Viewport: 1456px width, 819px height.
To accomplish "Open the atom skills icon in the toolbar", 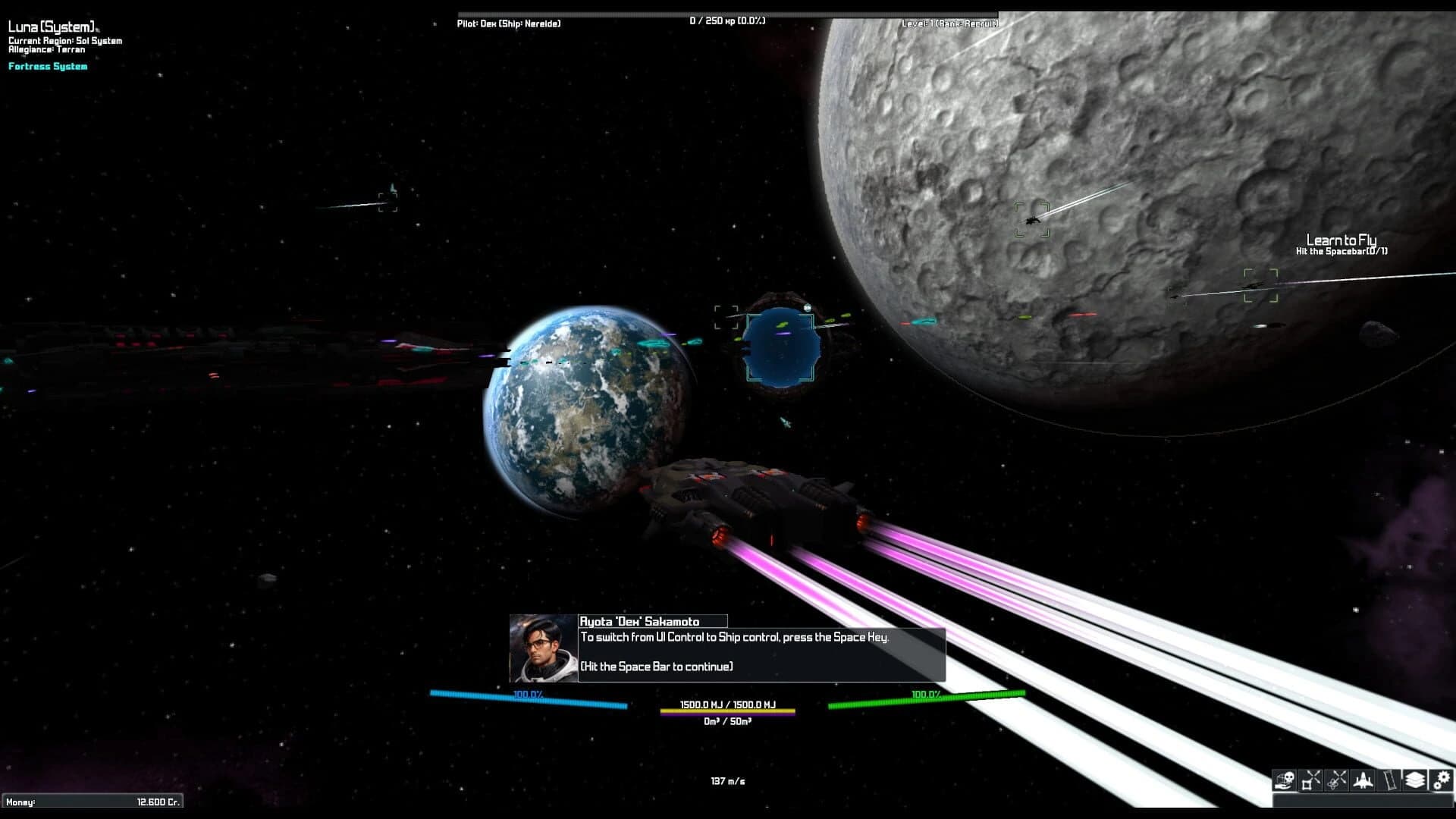I will (x=1335, y=780).
